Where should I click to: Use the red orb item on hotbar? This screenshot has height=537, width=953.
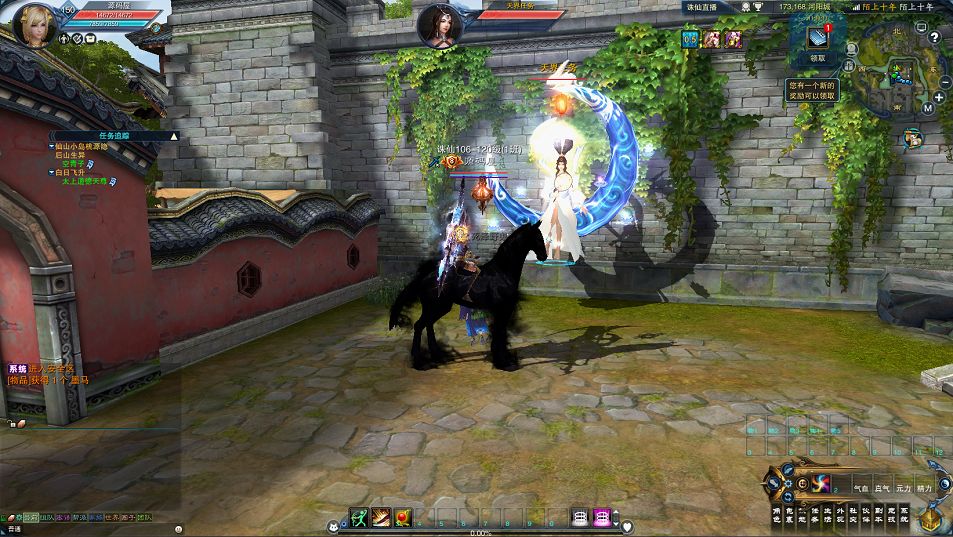[x=403, y=516]
